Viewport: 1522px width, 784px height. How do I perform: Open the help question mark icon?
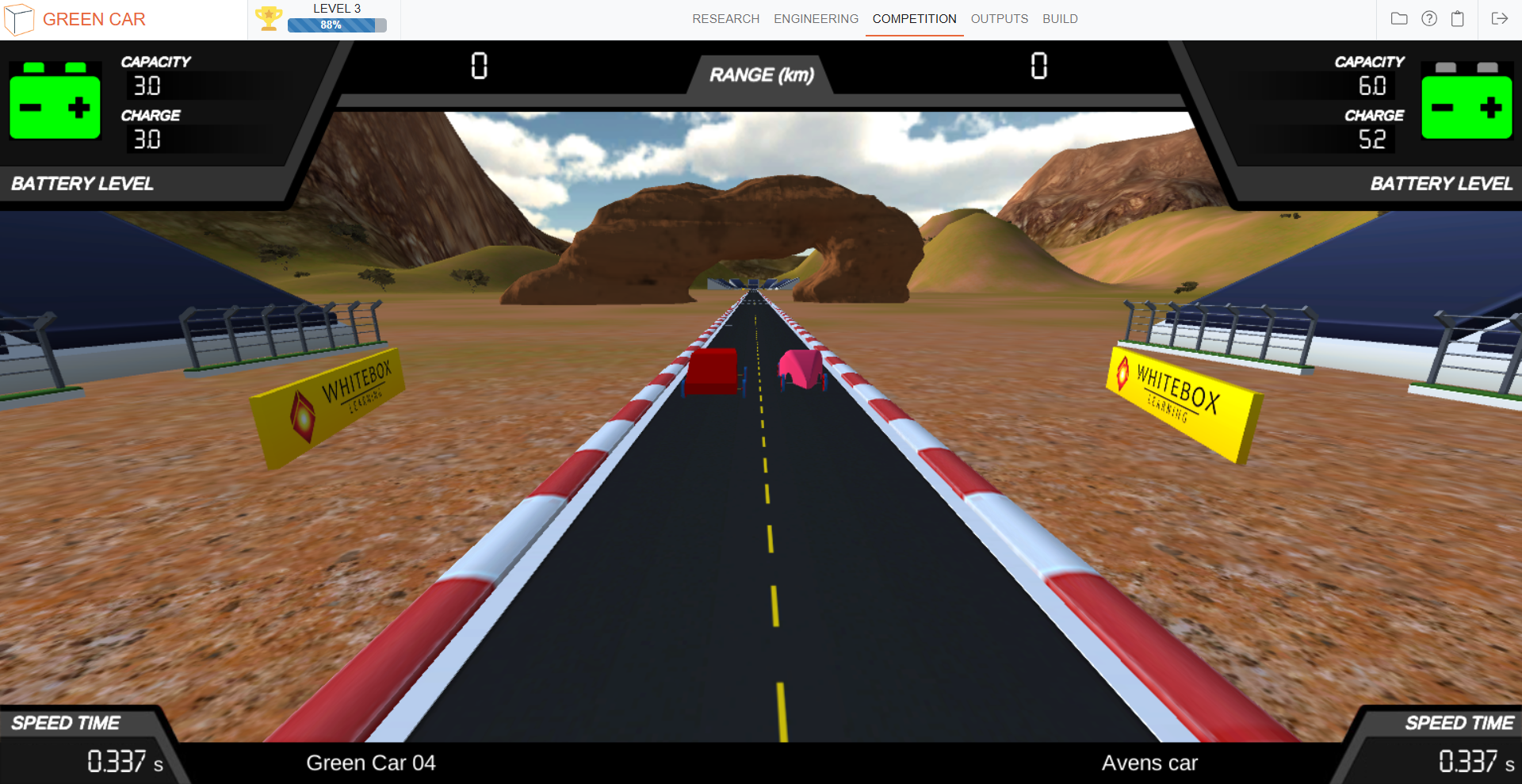[x=1428, y=18]
